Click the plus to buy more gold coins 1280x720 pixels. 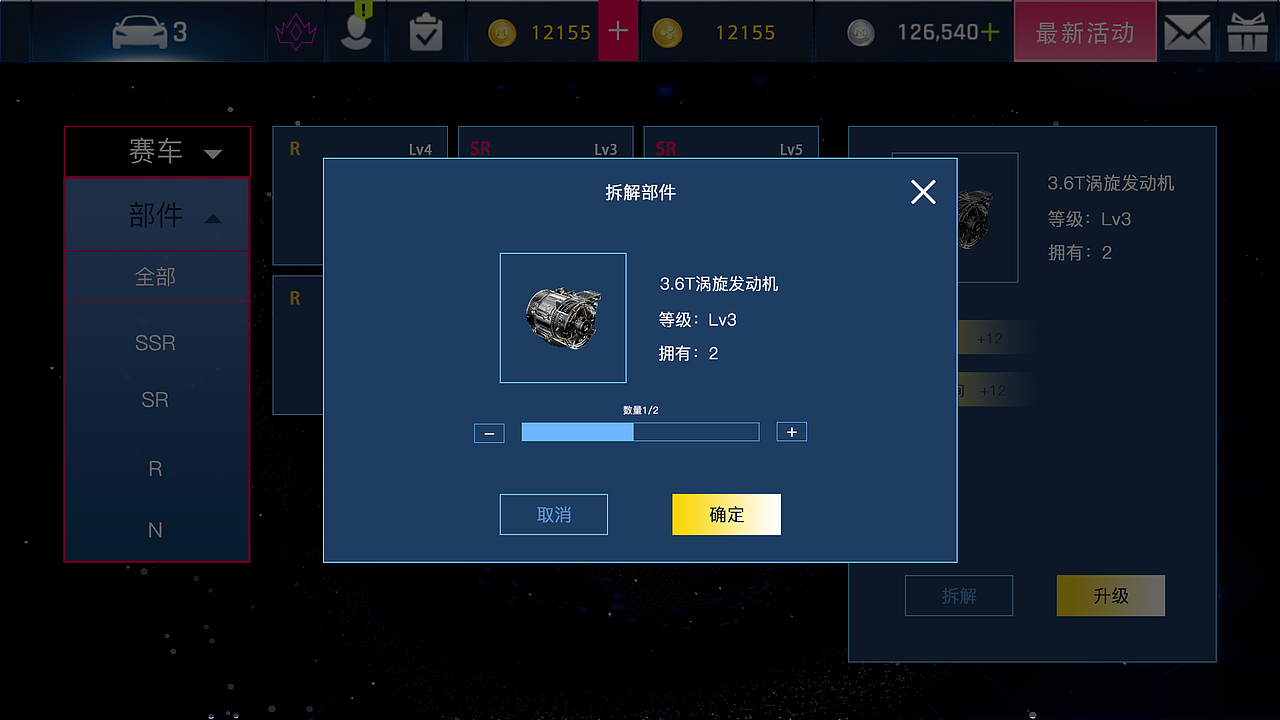[x=618, y=31]
